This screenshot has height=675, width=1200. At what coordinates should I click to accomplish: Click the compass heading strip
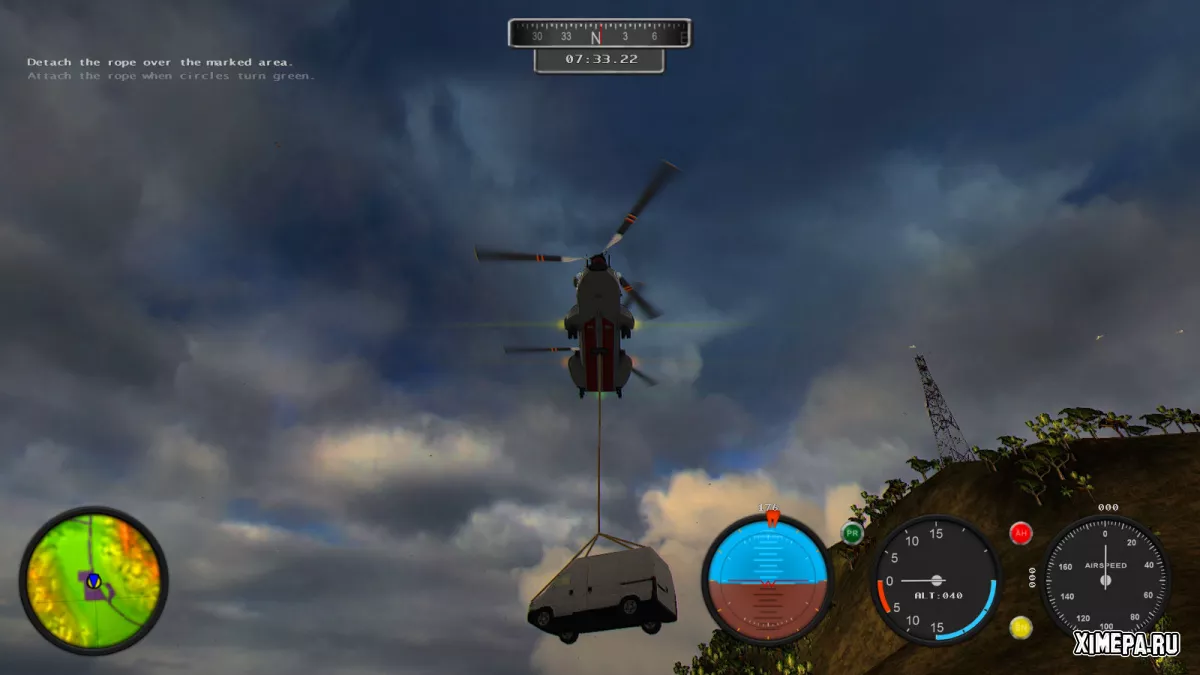[x=598, y=34]
